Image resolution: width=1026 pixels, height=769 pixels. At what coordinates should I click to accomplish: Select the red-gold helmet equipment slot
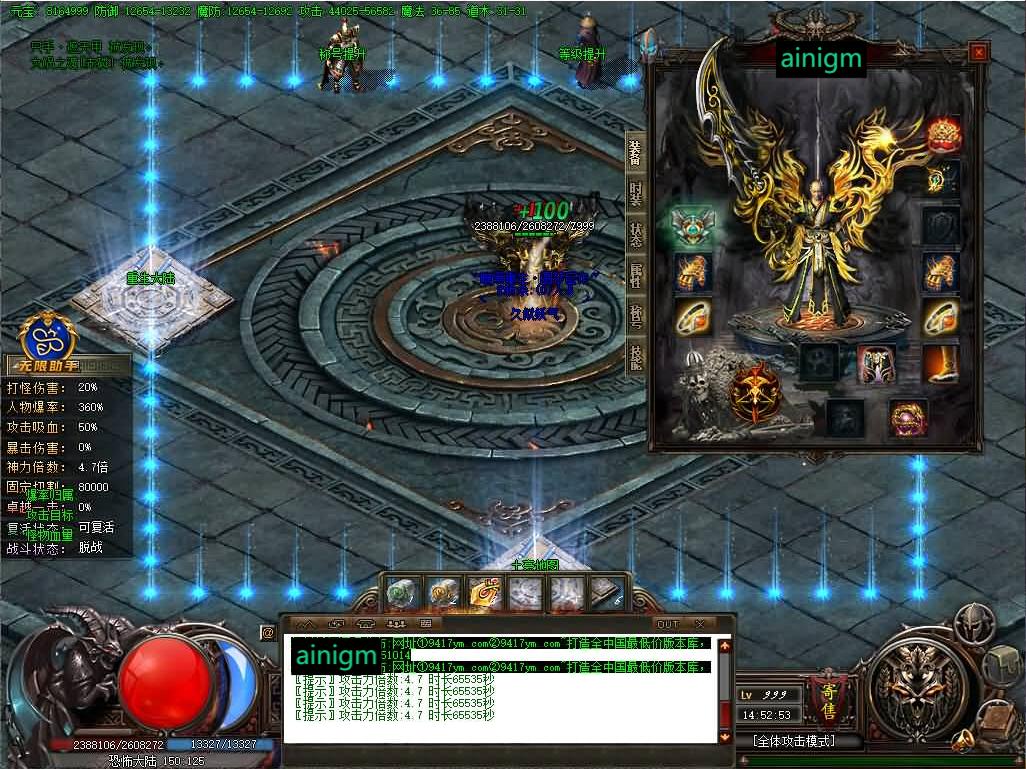pos(942,133)
